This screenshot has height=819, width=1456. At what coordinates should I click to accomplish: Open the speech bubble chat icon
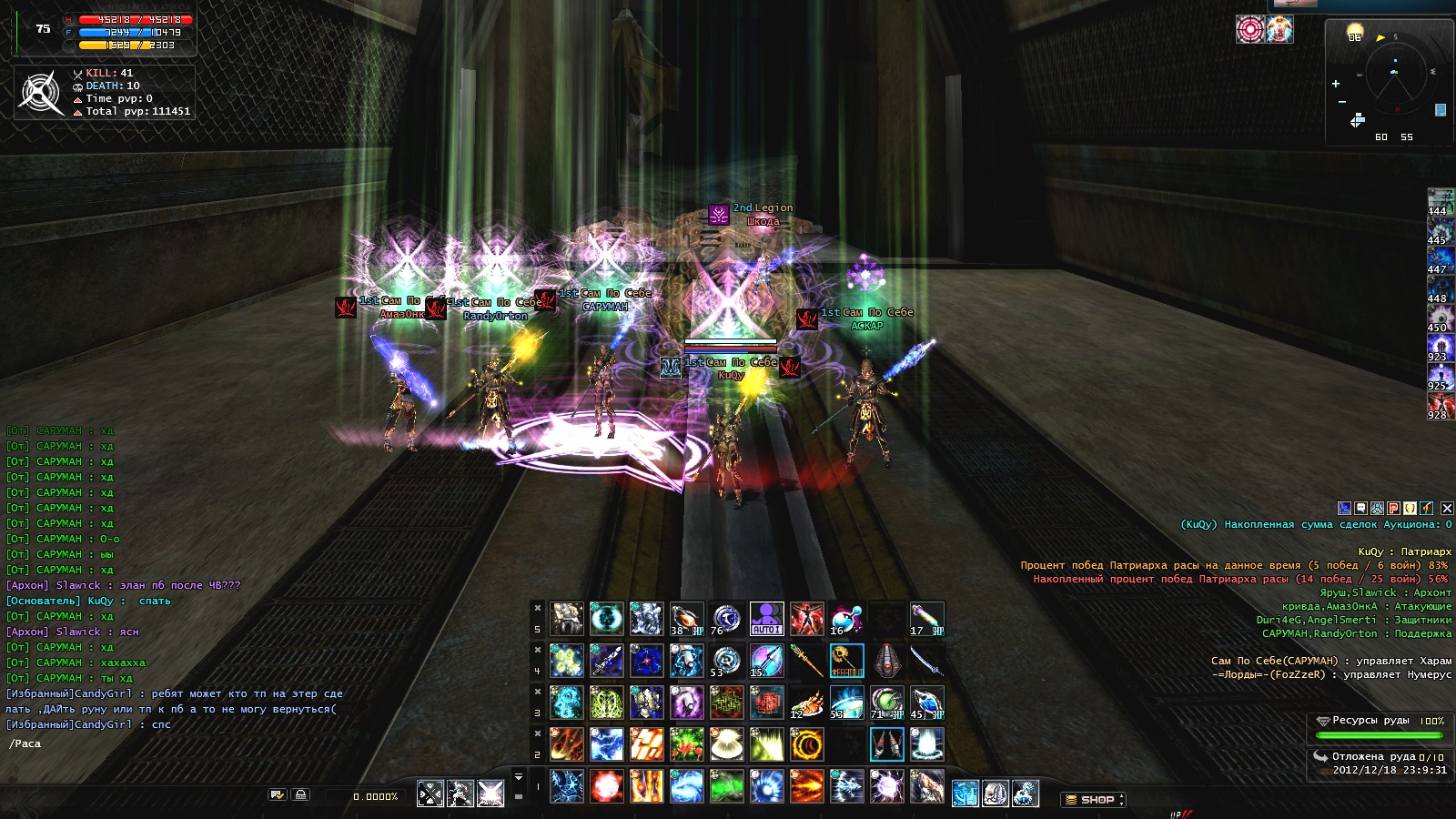1361,509
